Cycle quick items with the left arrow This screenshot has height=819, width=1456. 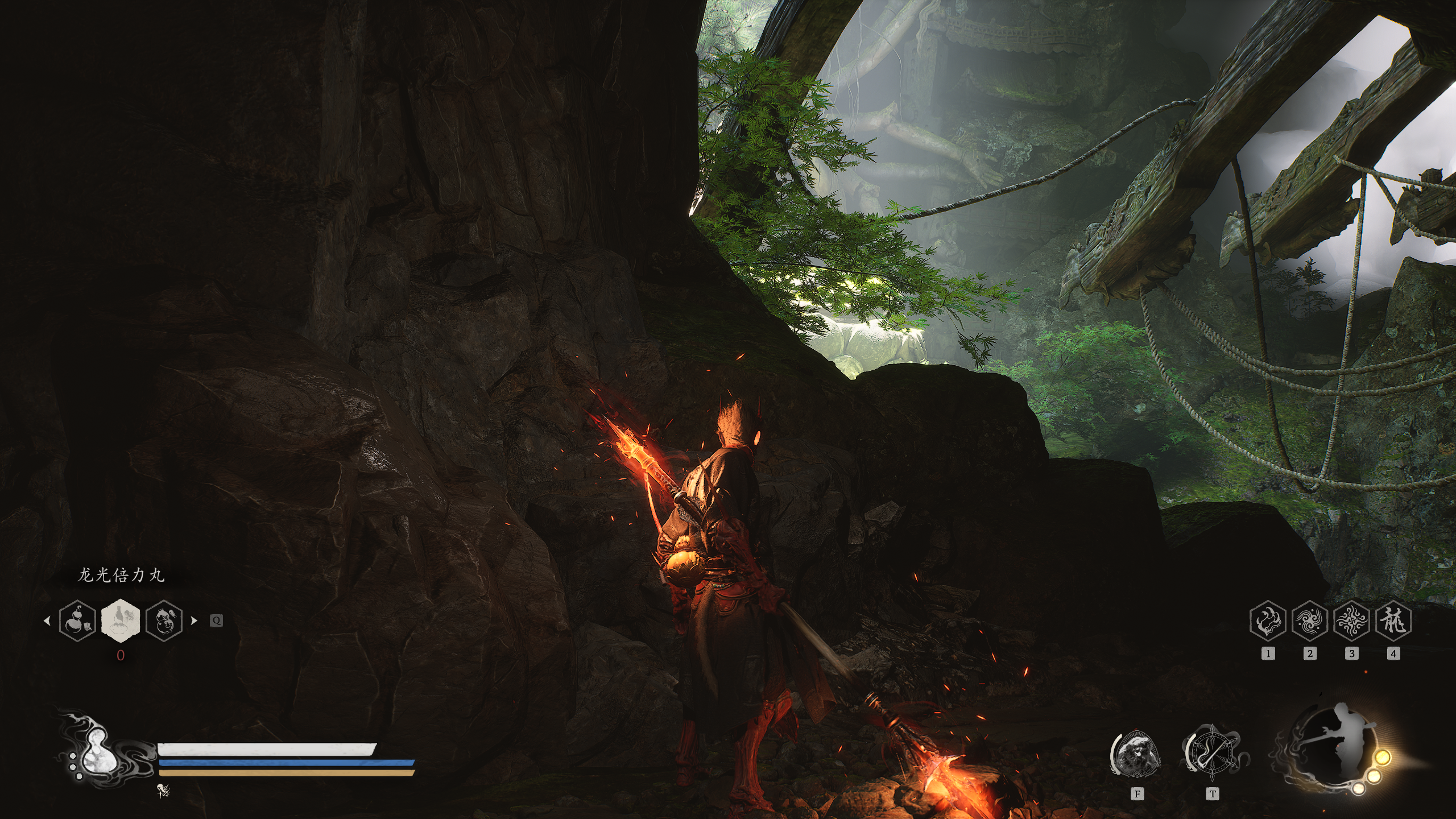[x=47, y=621]
